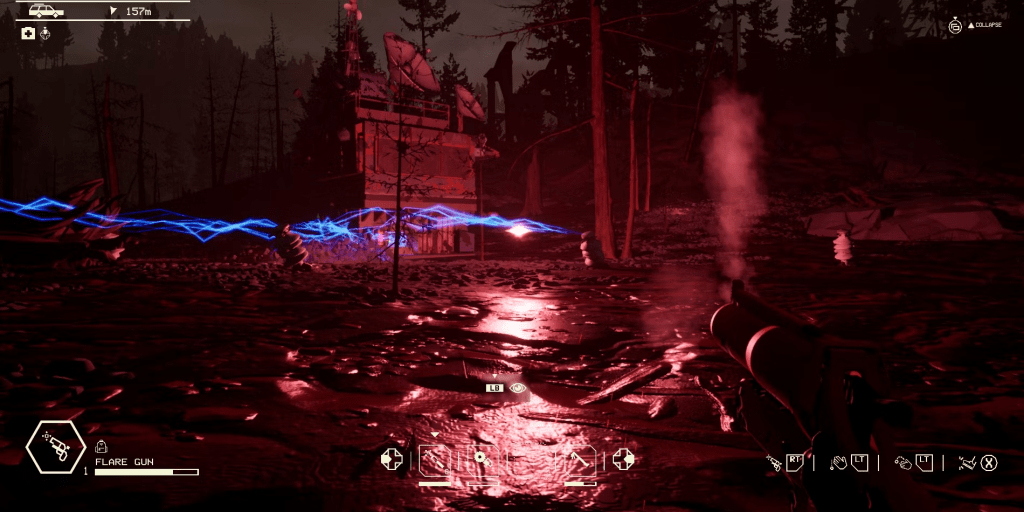The width and height of the screenshot is (1024, 512).
Task: Click the compass status icon beside medkit
Action: click(44, 33)
